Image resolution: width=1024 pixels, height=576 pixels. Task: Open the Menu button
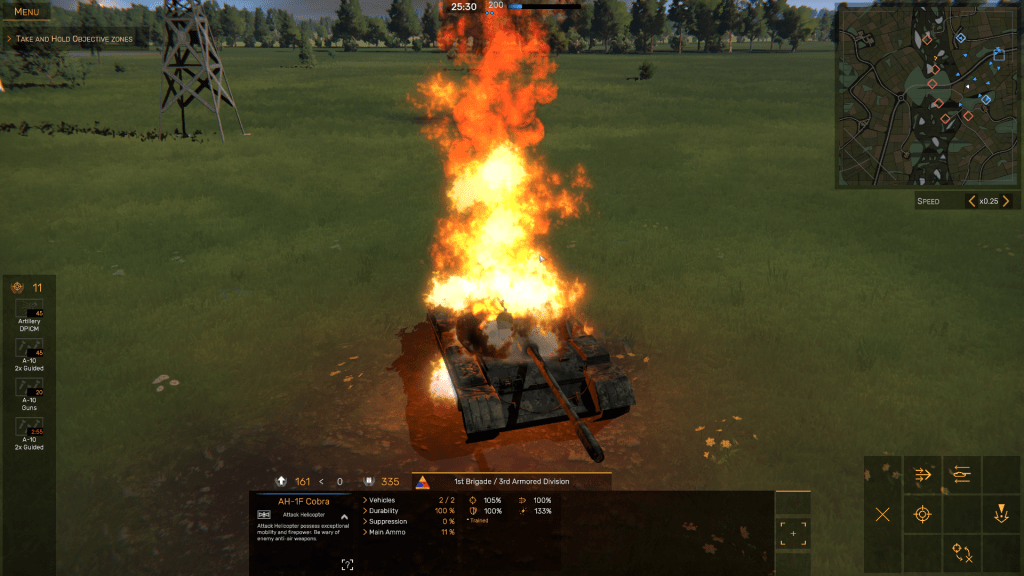[x=27, y=12]
